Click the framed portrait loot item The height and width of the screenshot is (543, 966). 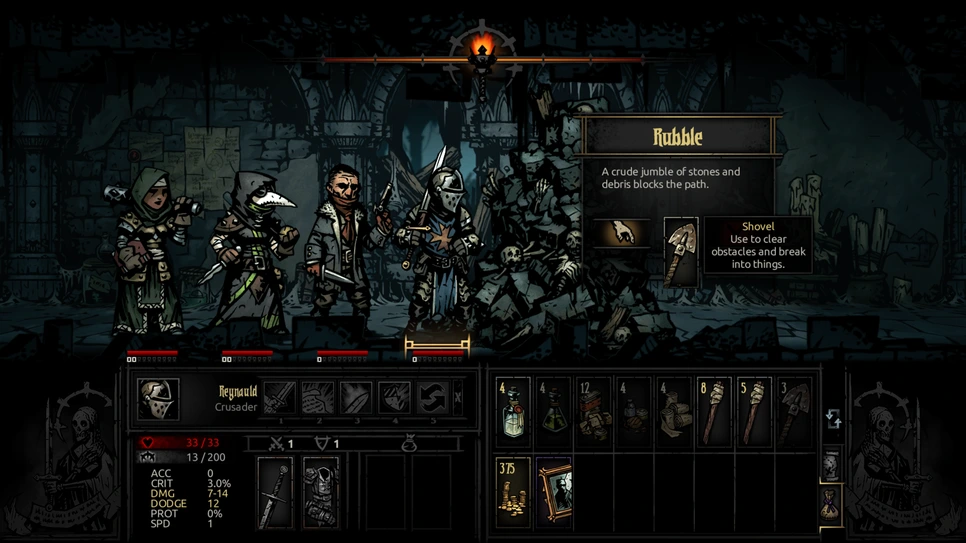point(553,491)
